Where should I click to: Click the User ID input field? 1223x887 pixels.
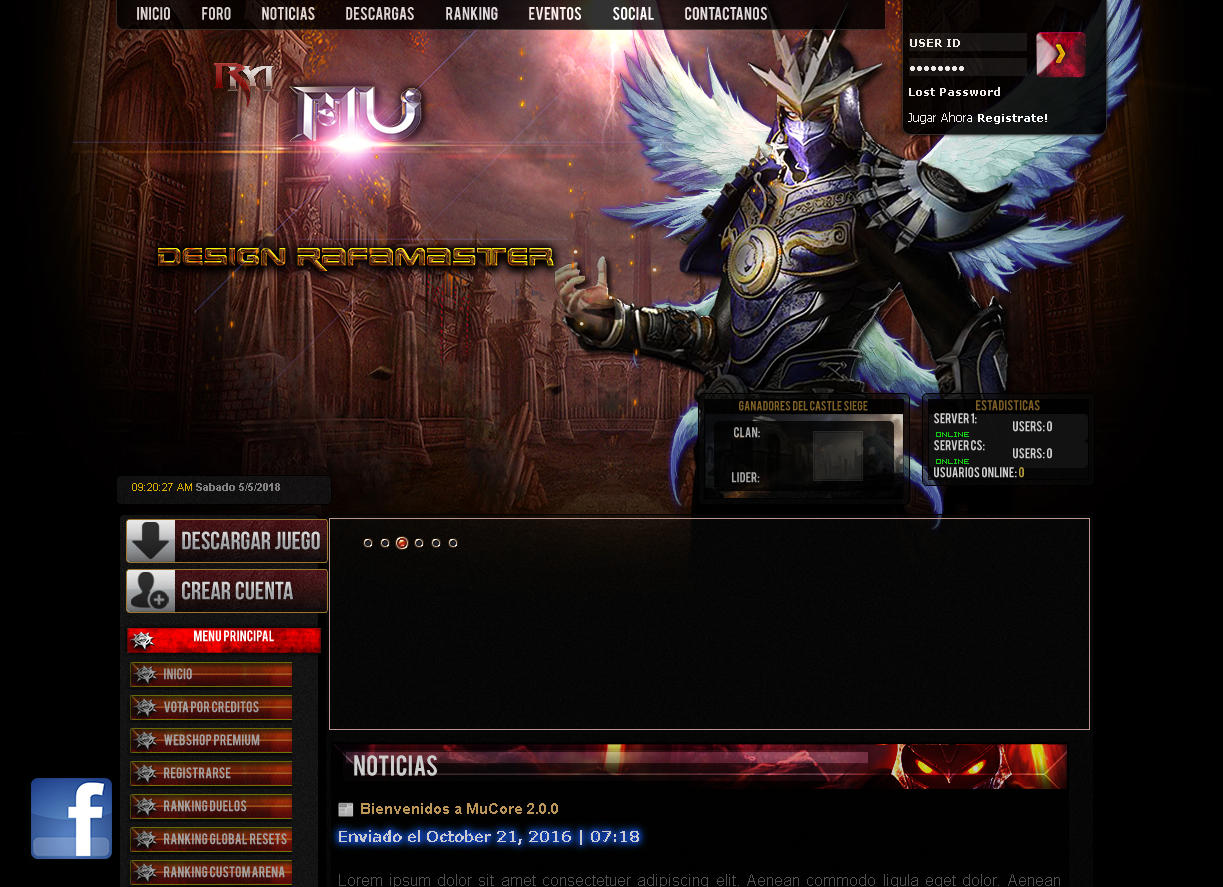tap(966, 43)
